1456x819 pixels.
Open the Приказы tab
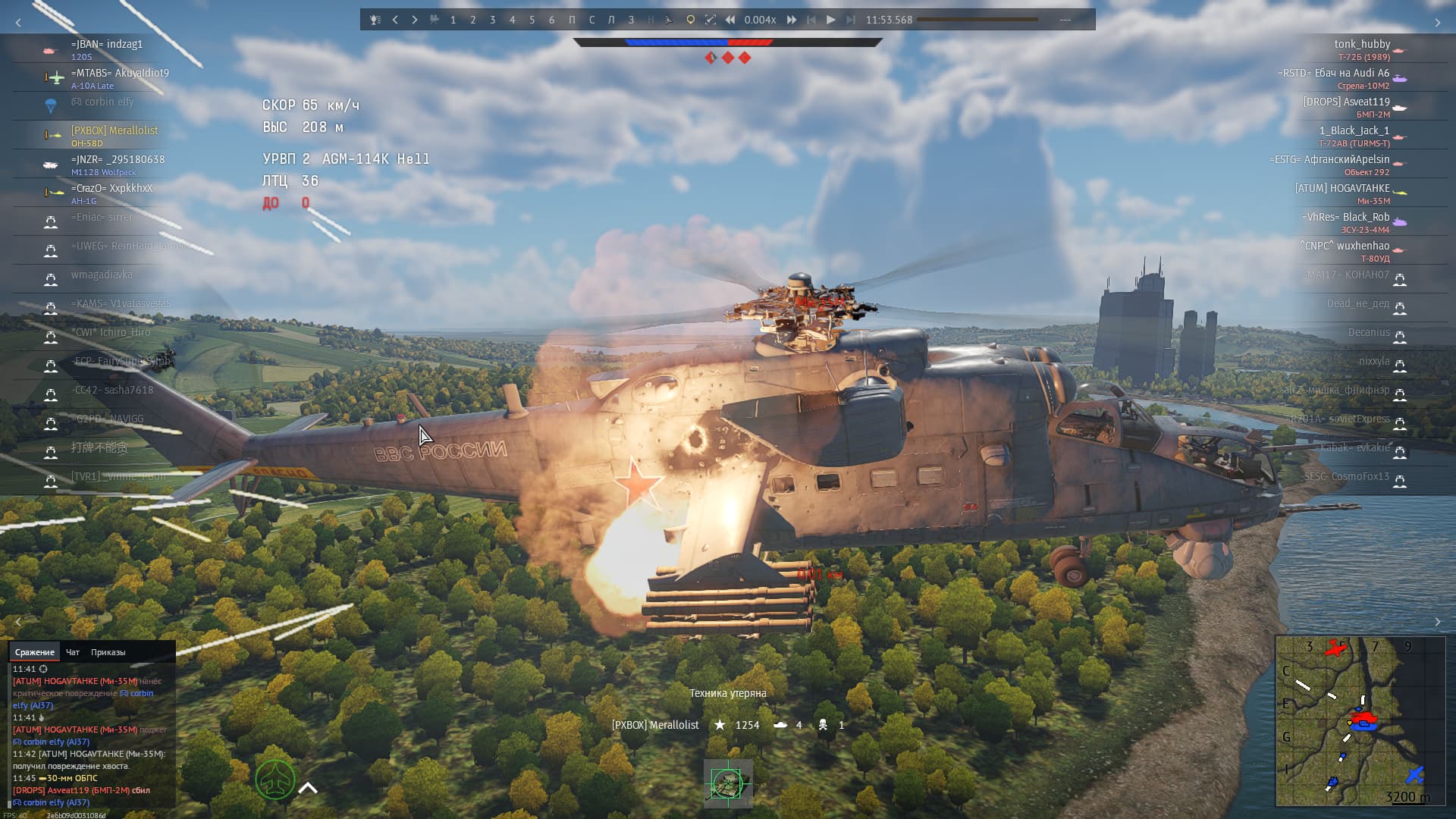point(108,652)
